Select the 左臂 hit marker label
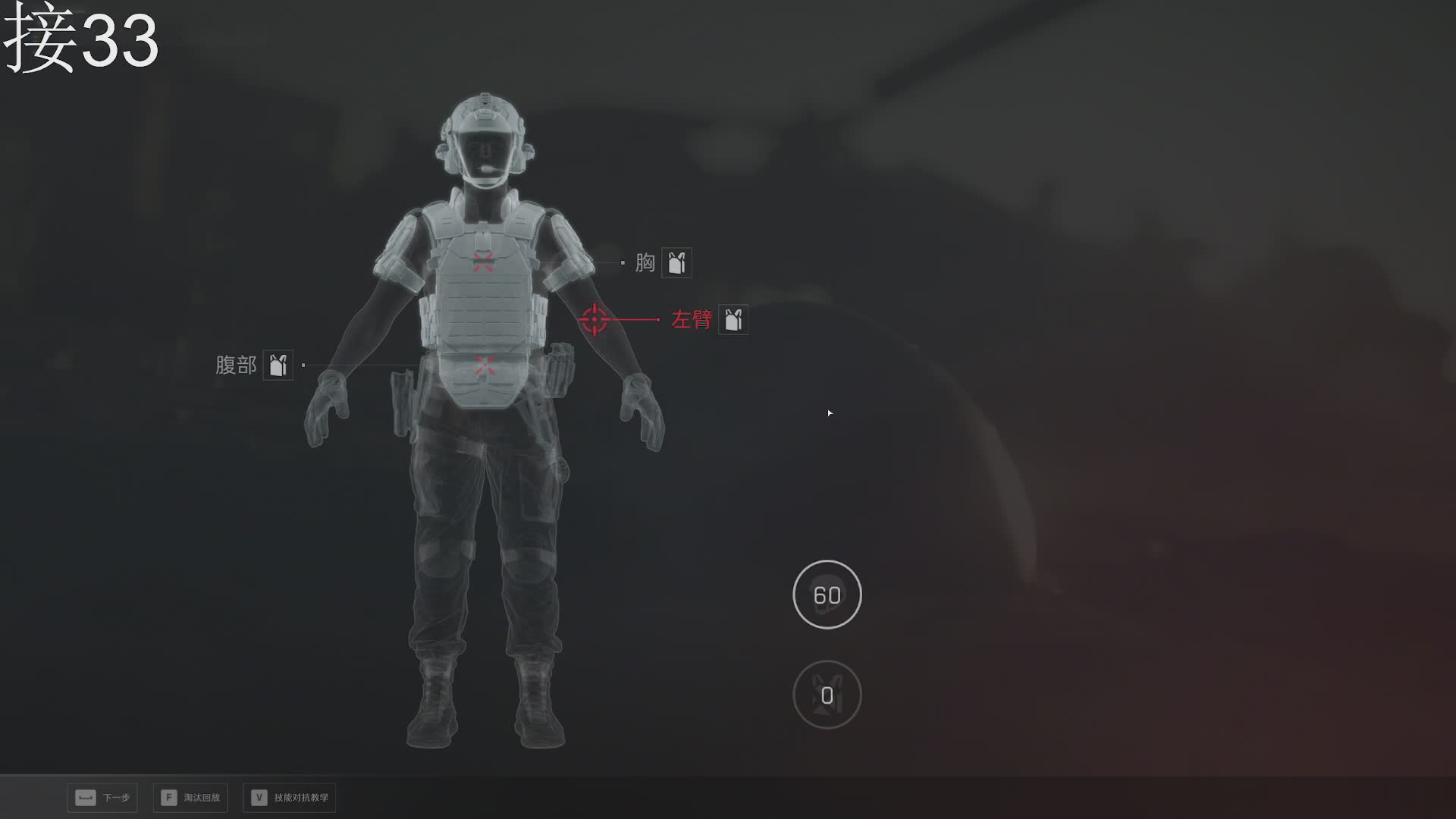Image resolution: width=1456 pixels, height=819 pixels. 692,320
